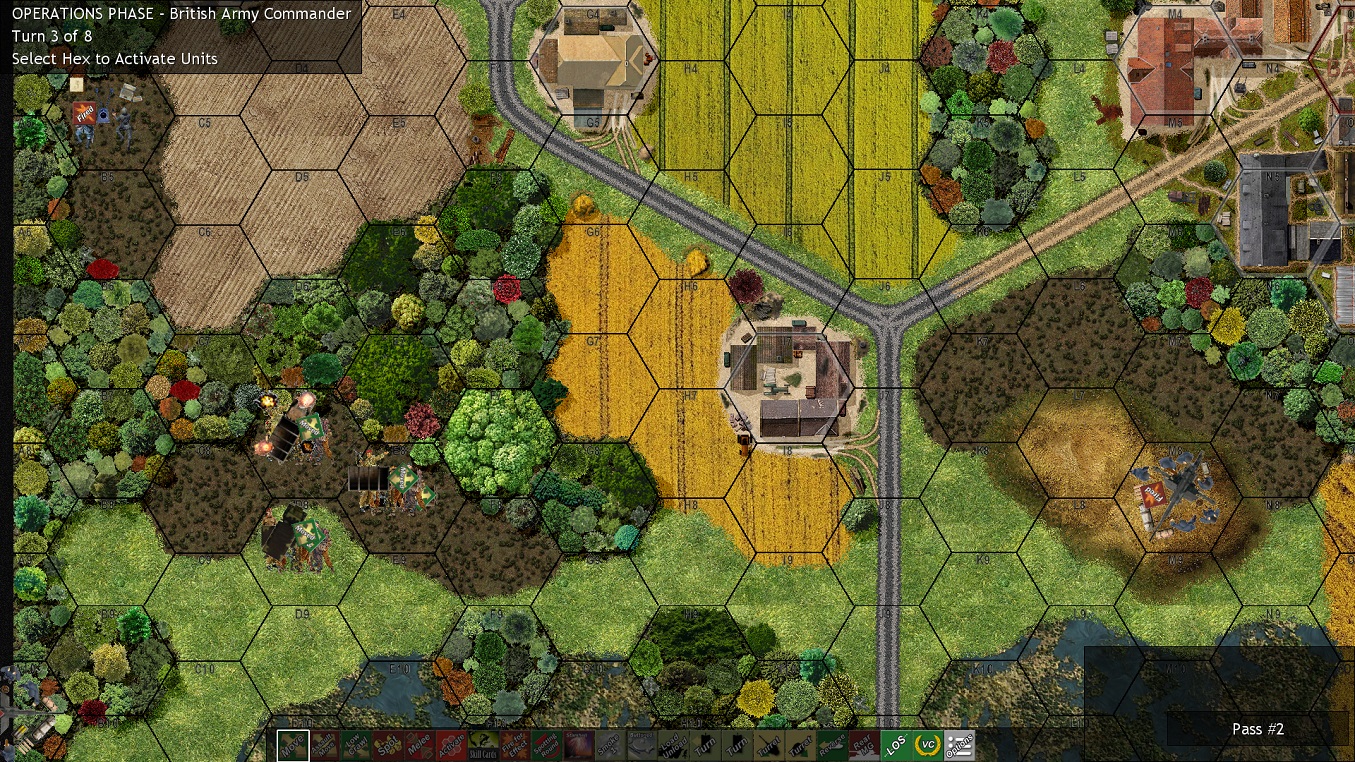Viewport: 1355px width, 762px height.
Task: Show victory conditions via VC button
Action: [927, 746]
